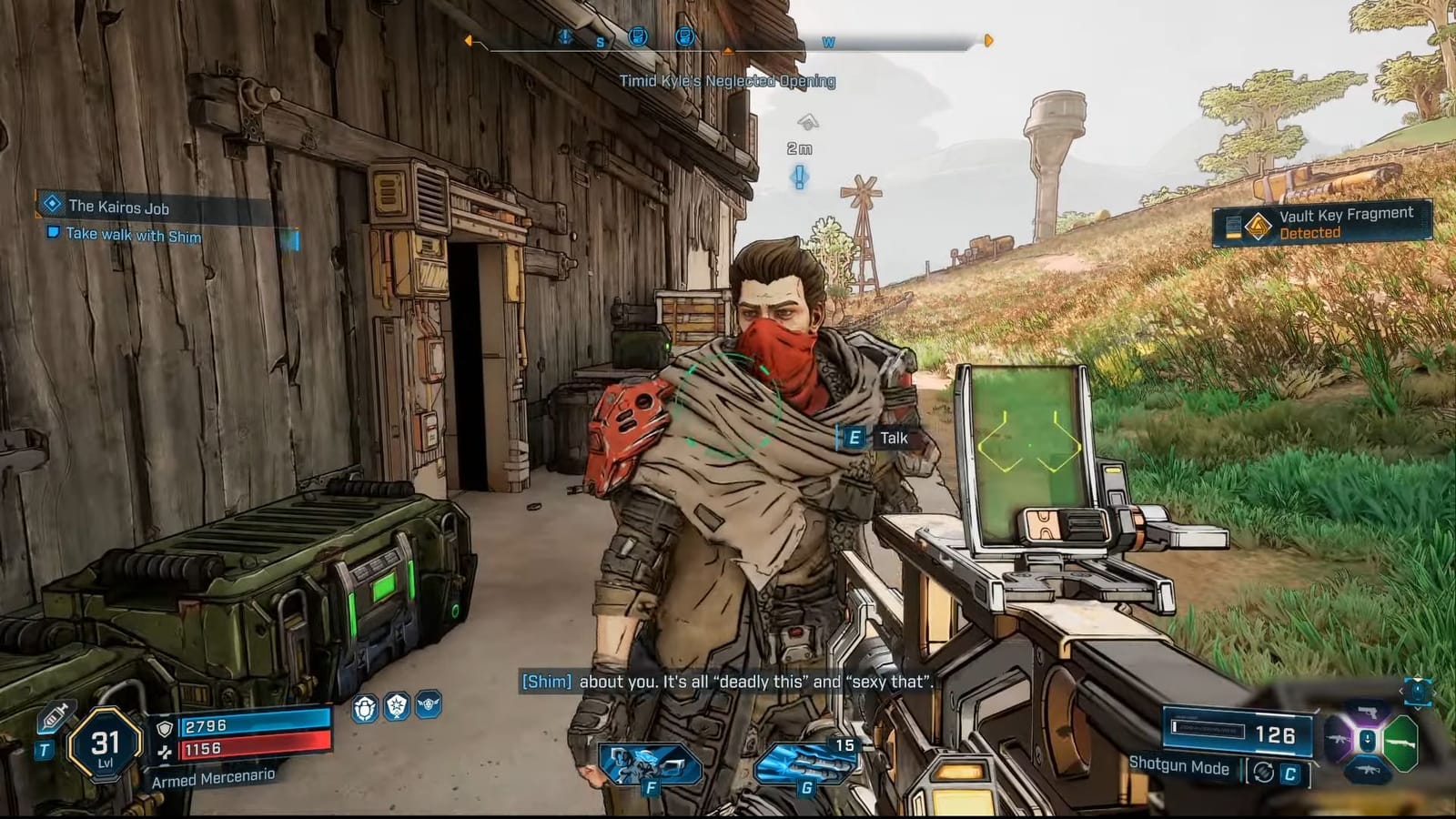Click the shield icon beside the 2796 bar
The image size is (1456, 819).
(165, 727)
